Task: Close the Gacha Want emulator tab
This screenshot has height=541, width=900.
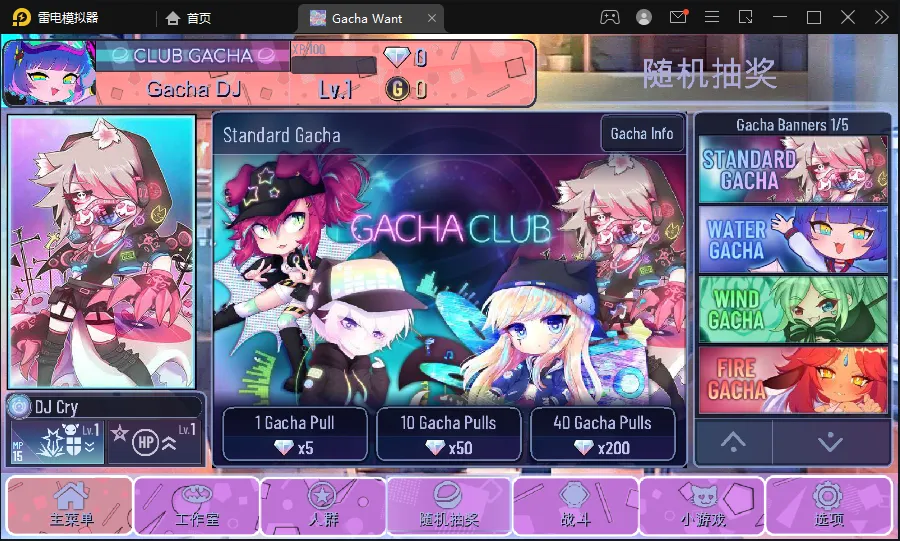Action: (432, 18)
